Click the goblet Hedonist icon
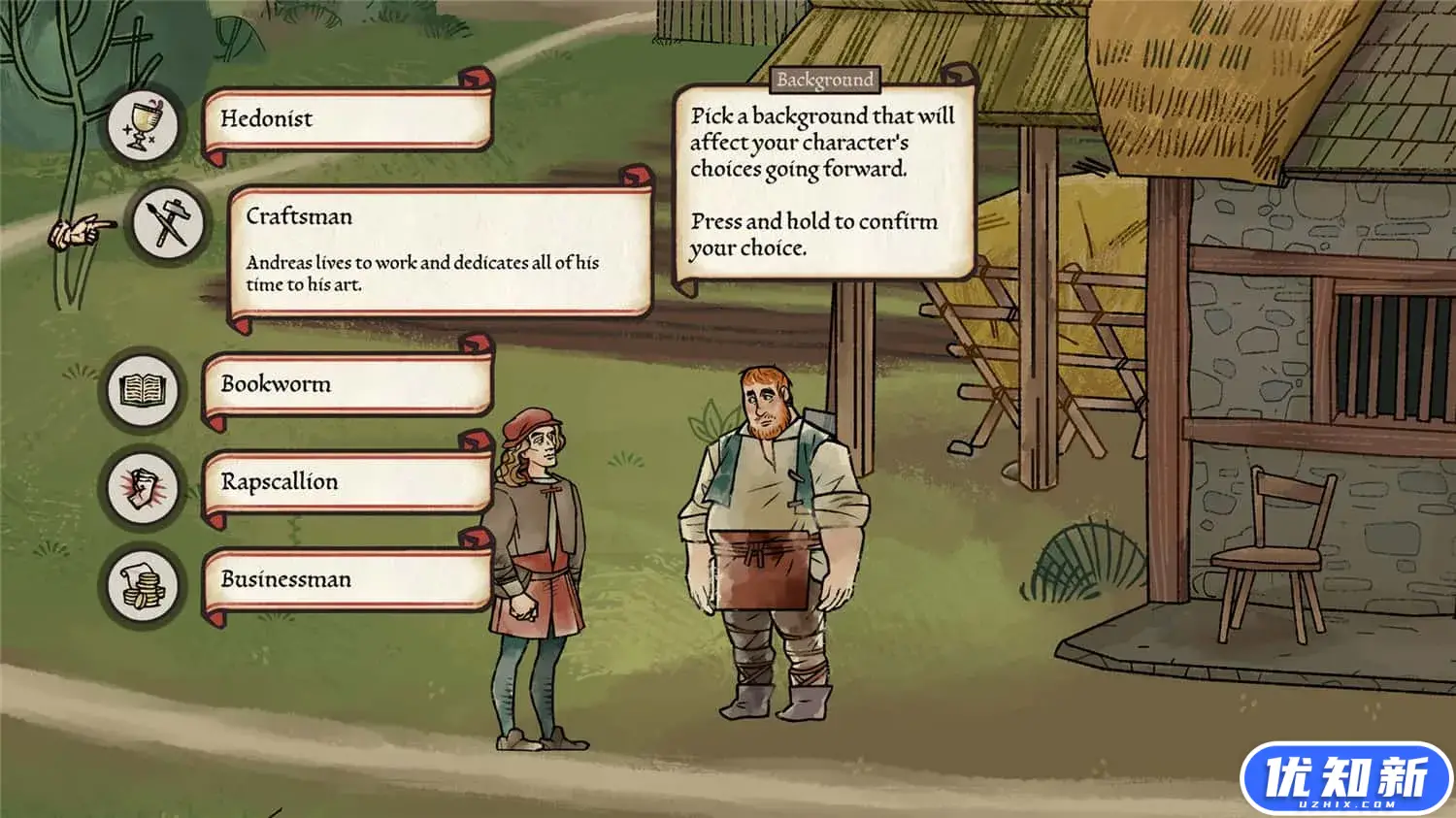1456x818 pixels. pos(144,124)
